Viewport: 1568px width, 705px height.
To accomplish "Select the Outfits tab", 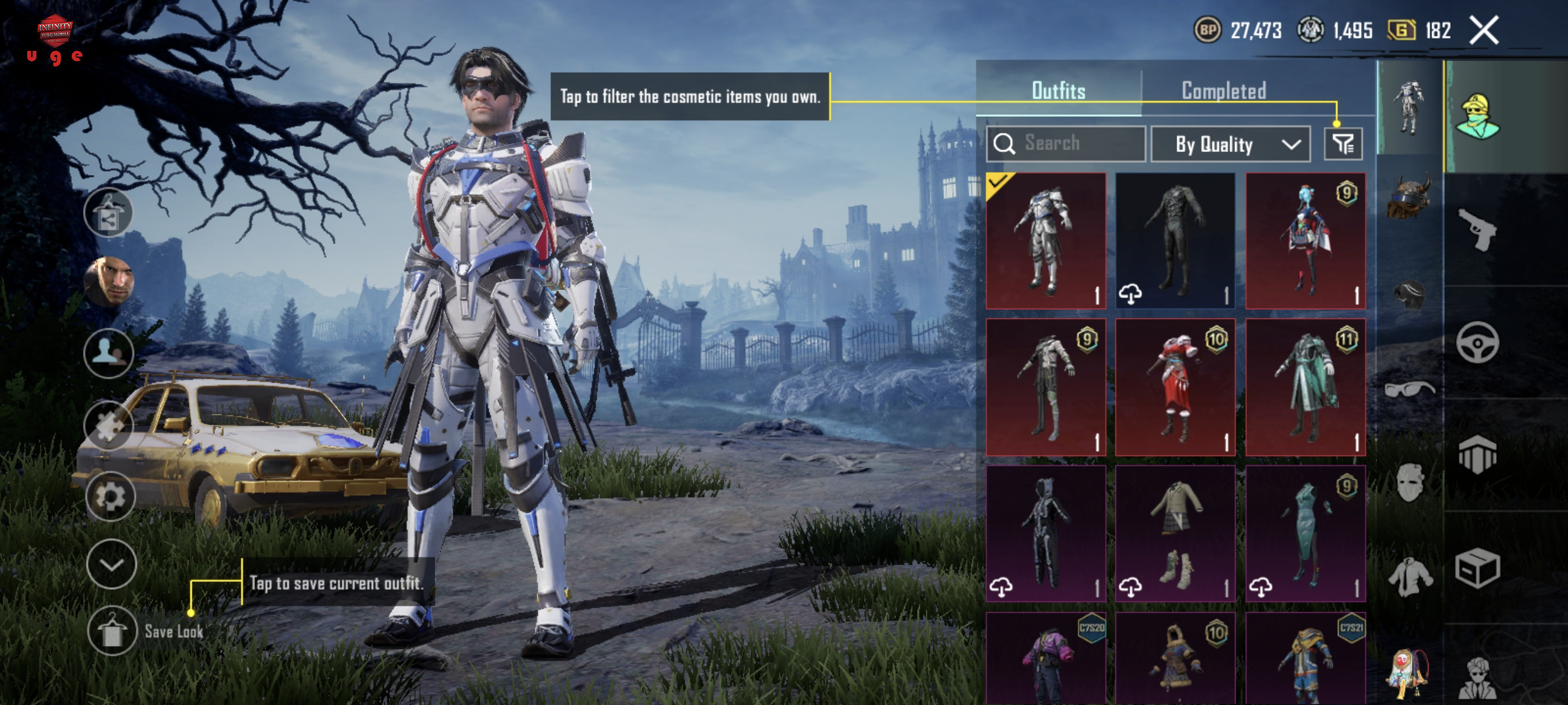I will (1058, 91).
